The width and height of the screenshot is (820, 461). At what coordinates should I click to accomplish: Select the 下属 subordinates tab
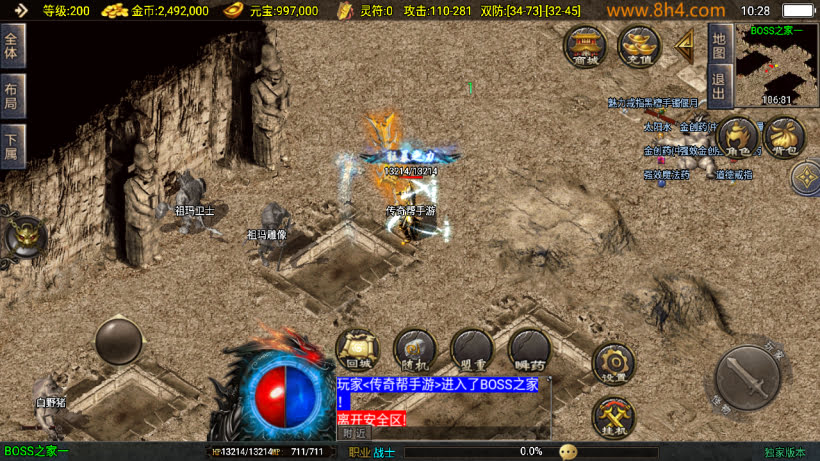pos(12,147)
